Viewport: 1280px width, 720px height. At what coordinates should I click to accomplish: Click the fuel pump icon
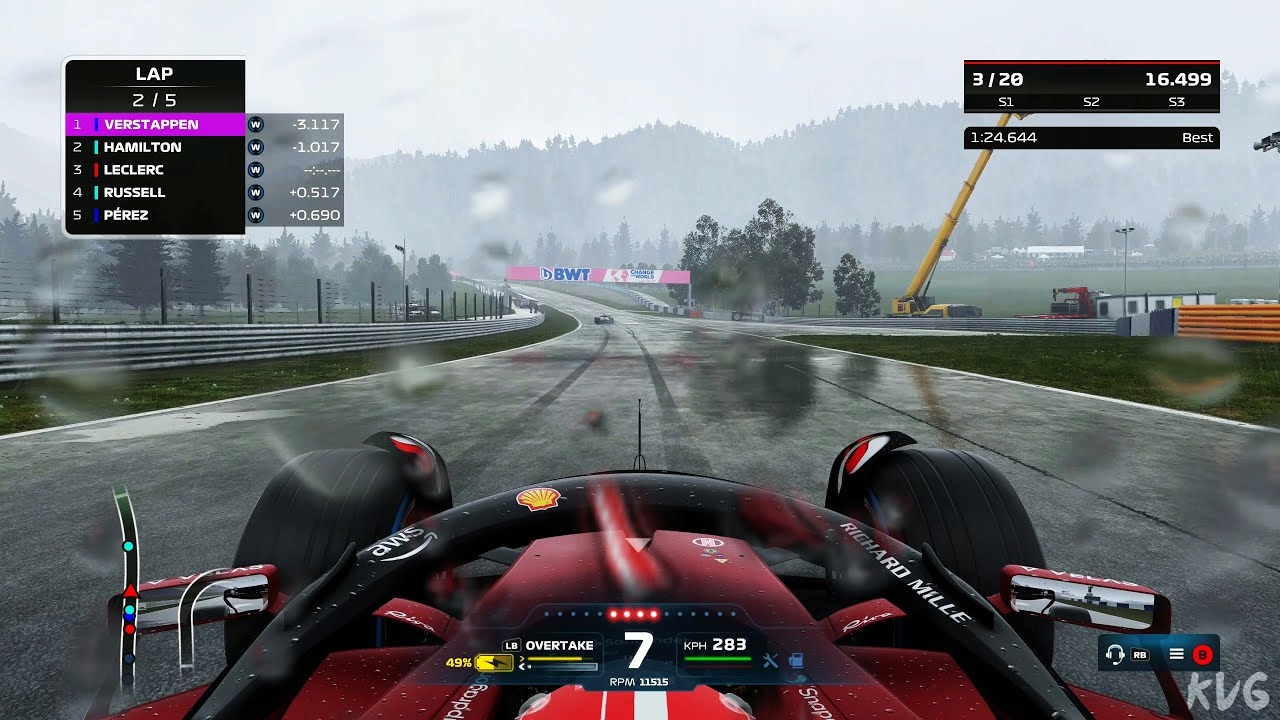[796, 659]
